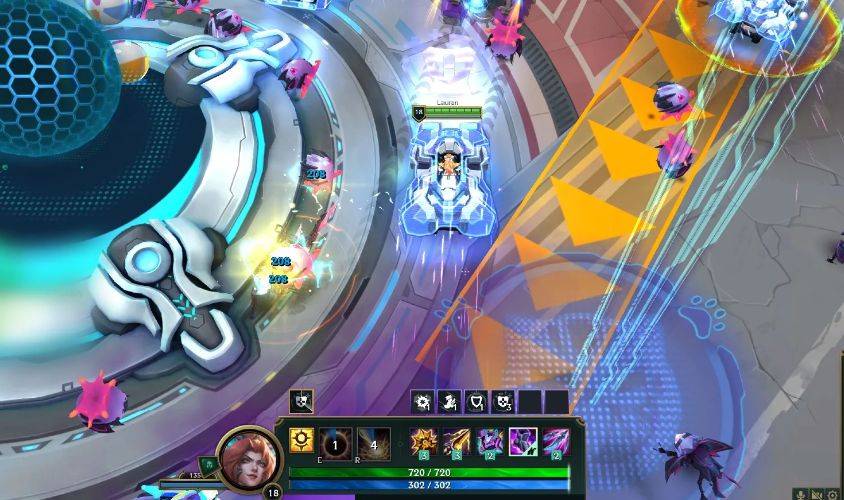
Task: Select the highlighted purple upgrade icon
Action: (x=523, y=441)
